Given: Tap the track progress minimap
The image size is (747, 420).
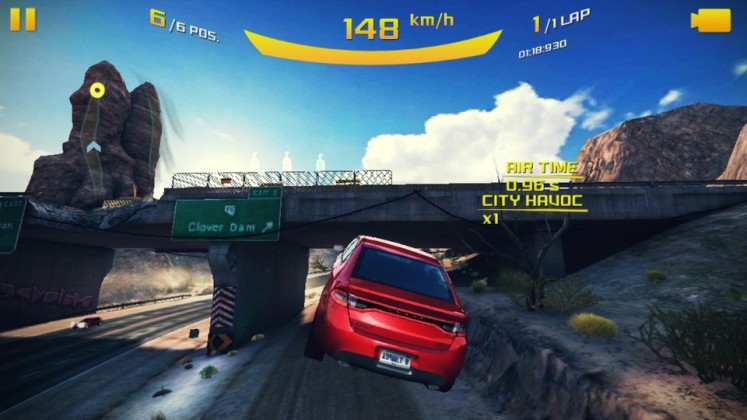Looking at the screenshot, I should click(96, 130).
